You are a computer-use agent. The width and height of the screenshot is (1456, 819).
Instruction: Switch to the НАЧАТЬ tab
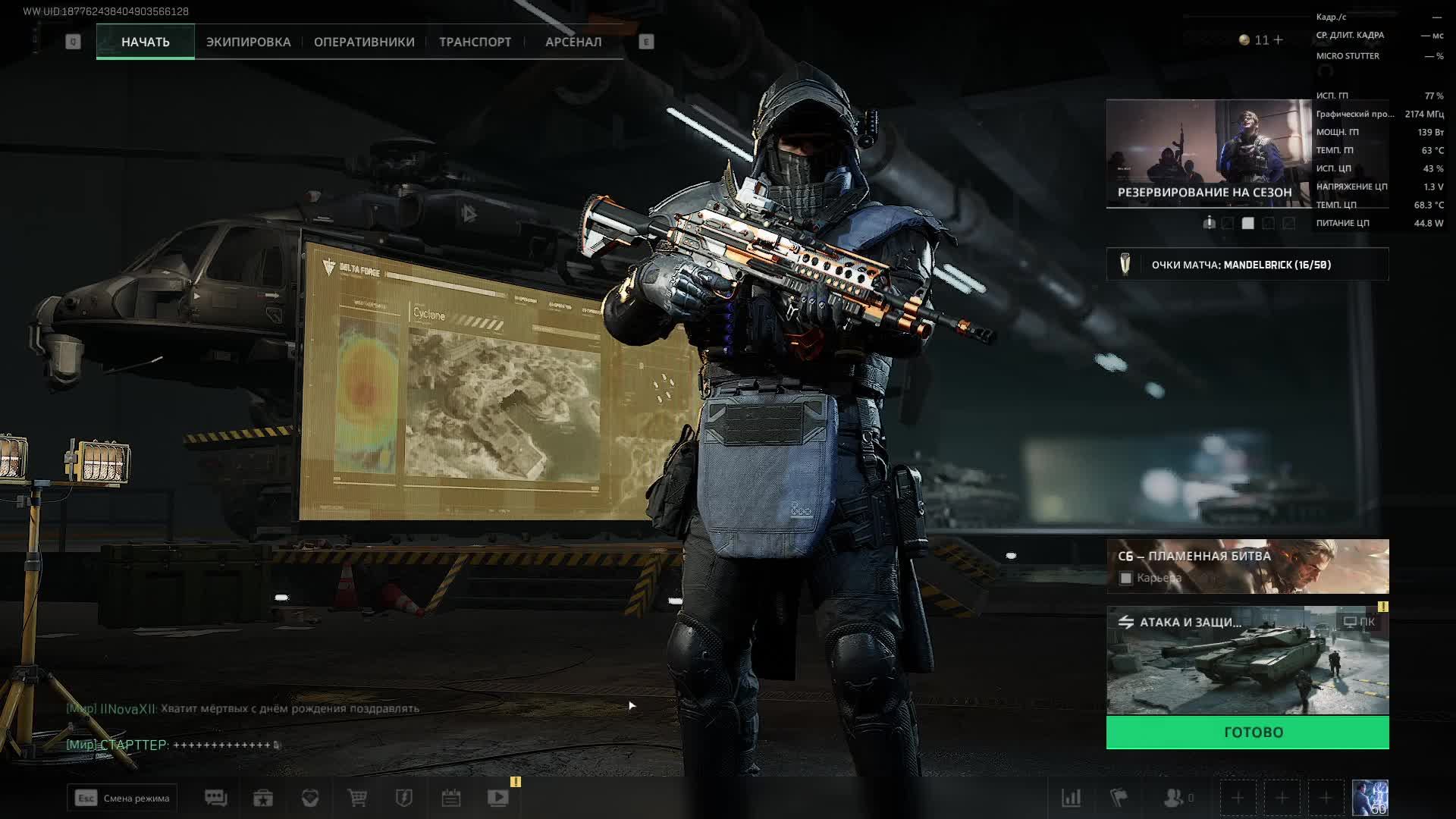[145, 42]
